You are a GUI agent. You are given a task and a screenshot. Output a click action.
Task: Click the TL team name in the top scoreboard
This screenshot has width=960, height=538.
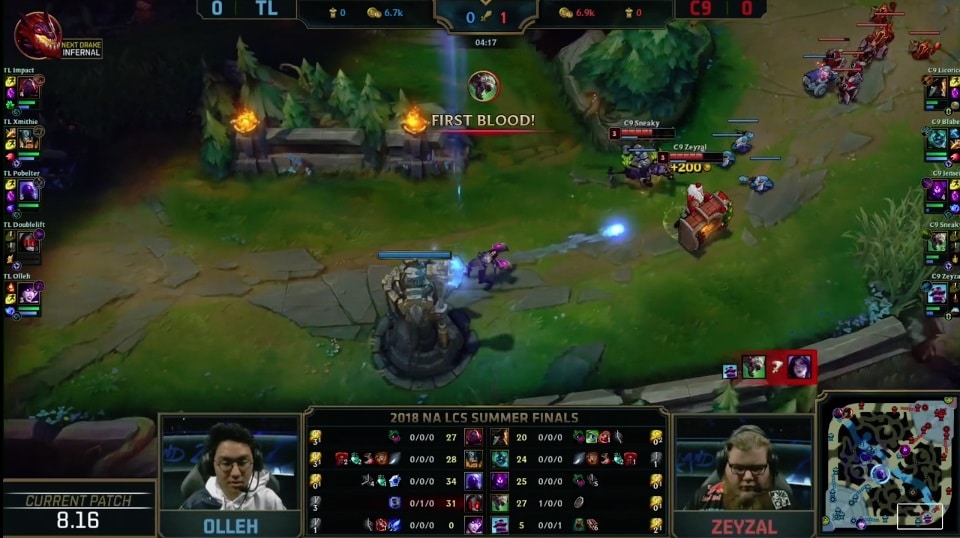266,9
